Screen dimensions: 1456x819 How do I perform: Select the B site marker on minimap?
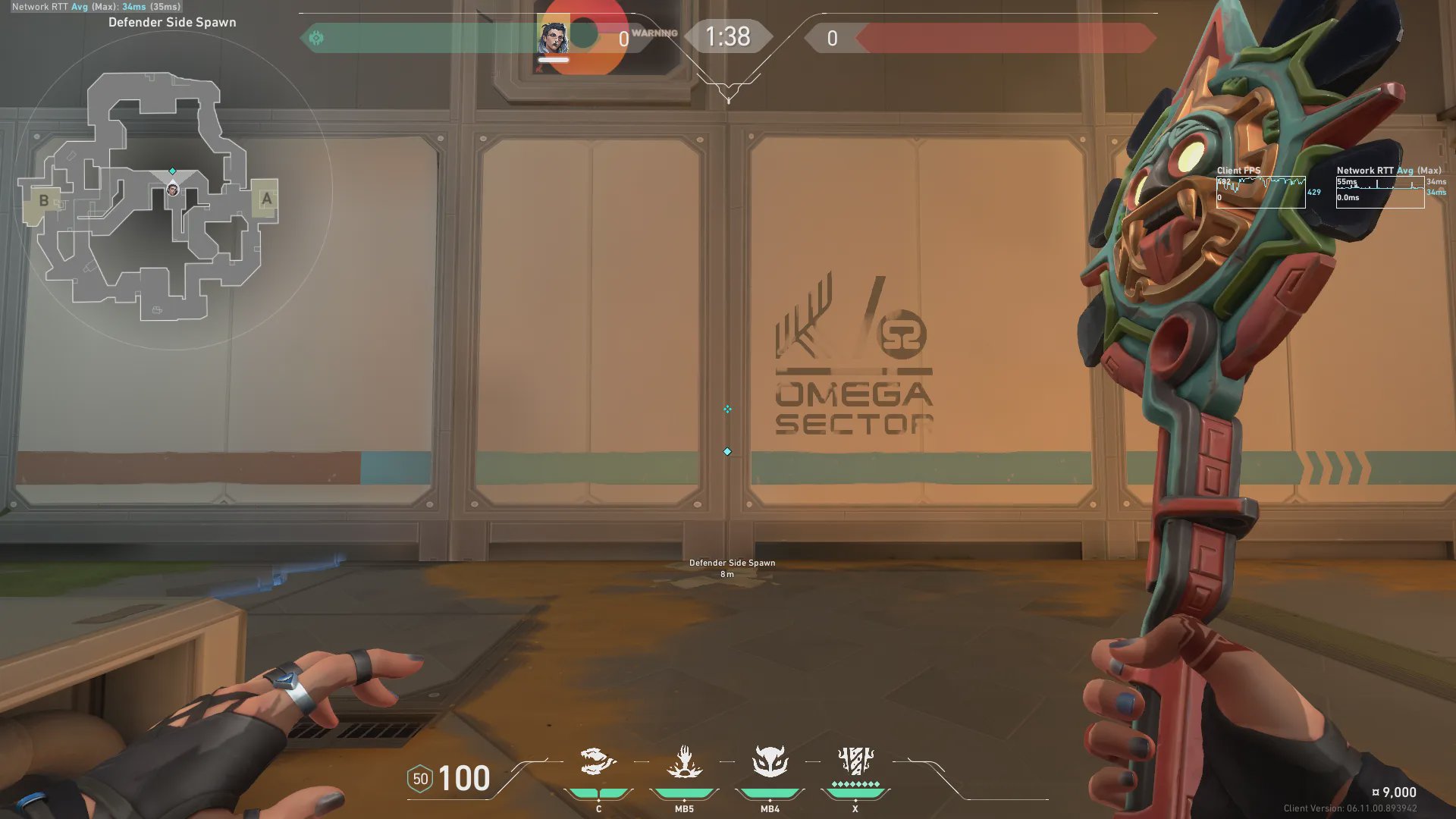point(44,201)
